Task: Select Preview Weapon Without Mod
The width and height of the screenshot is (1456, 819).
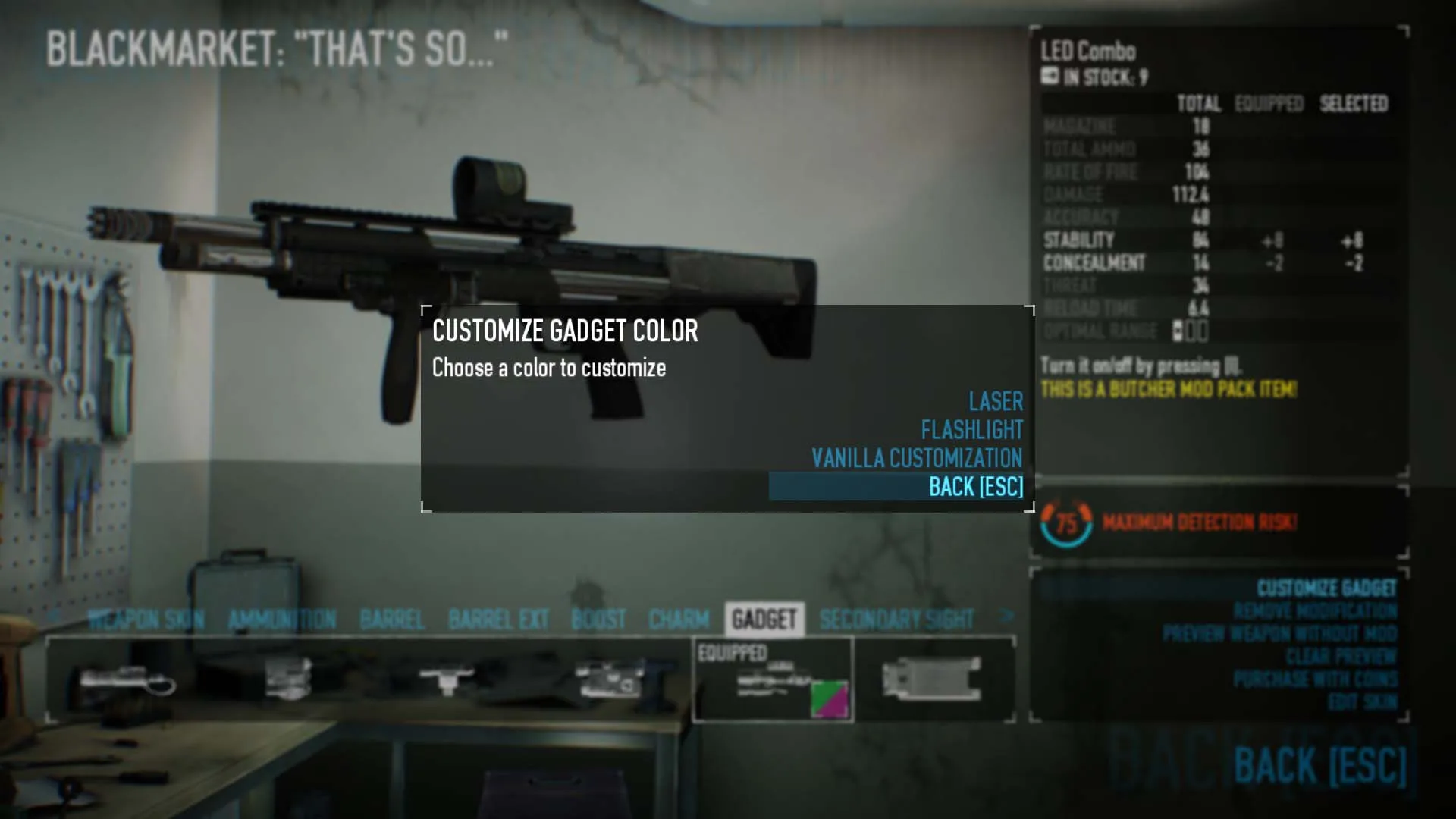Action: (x=1279, y=634)
